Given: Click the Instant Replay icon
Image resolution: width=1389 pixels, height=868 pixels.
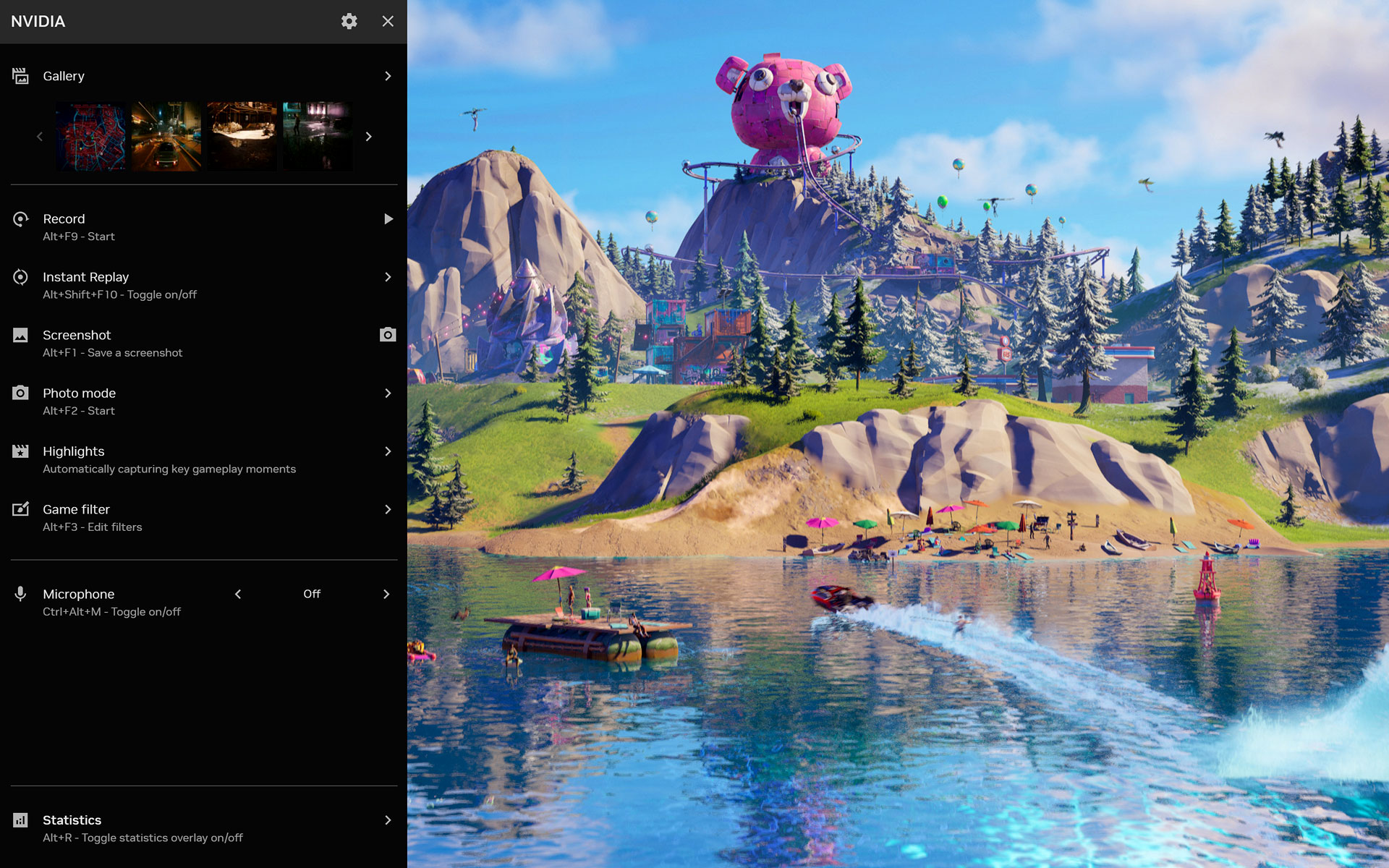Looking at the screenshot, I should (x=20, y=277).
